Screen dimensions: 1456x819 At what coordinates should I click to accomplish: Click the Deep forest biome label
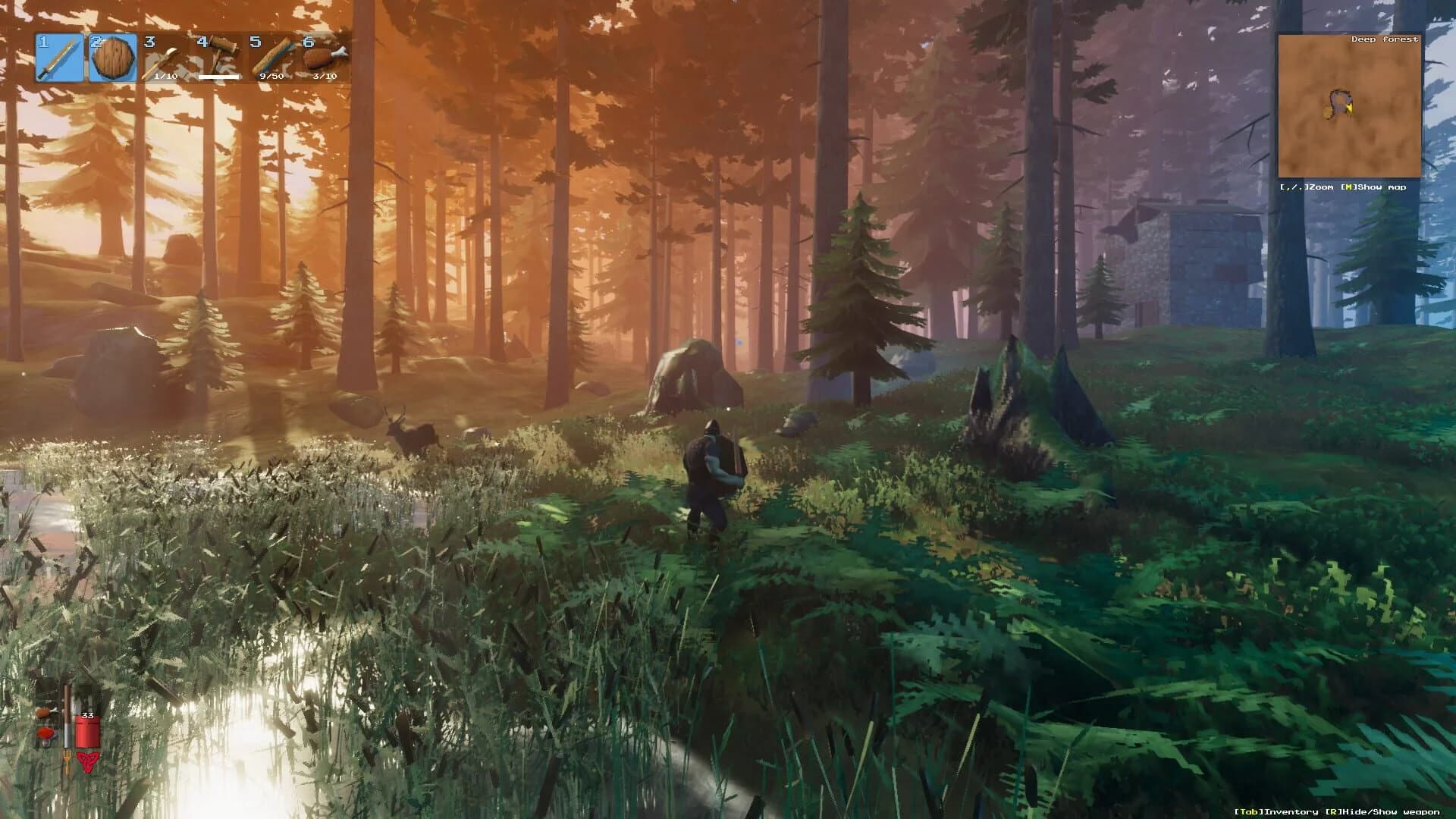click(x=1385, y=38)
